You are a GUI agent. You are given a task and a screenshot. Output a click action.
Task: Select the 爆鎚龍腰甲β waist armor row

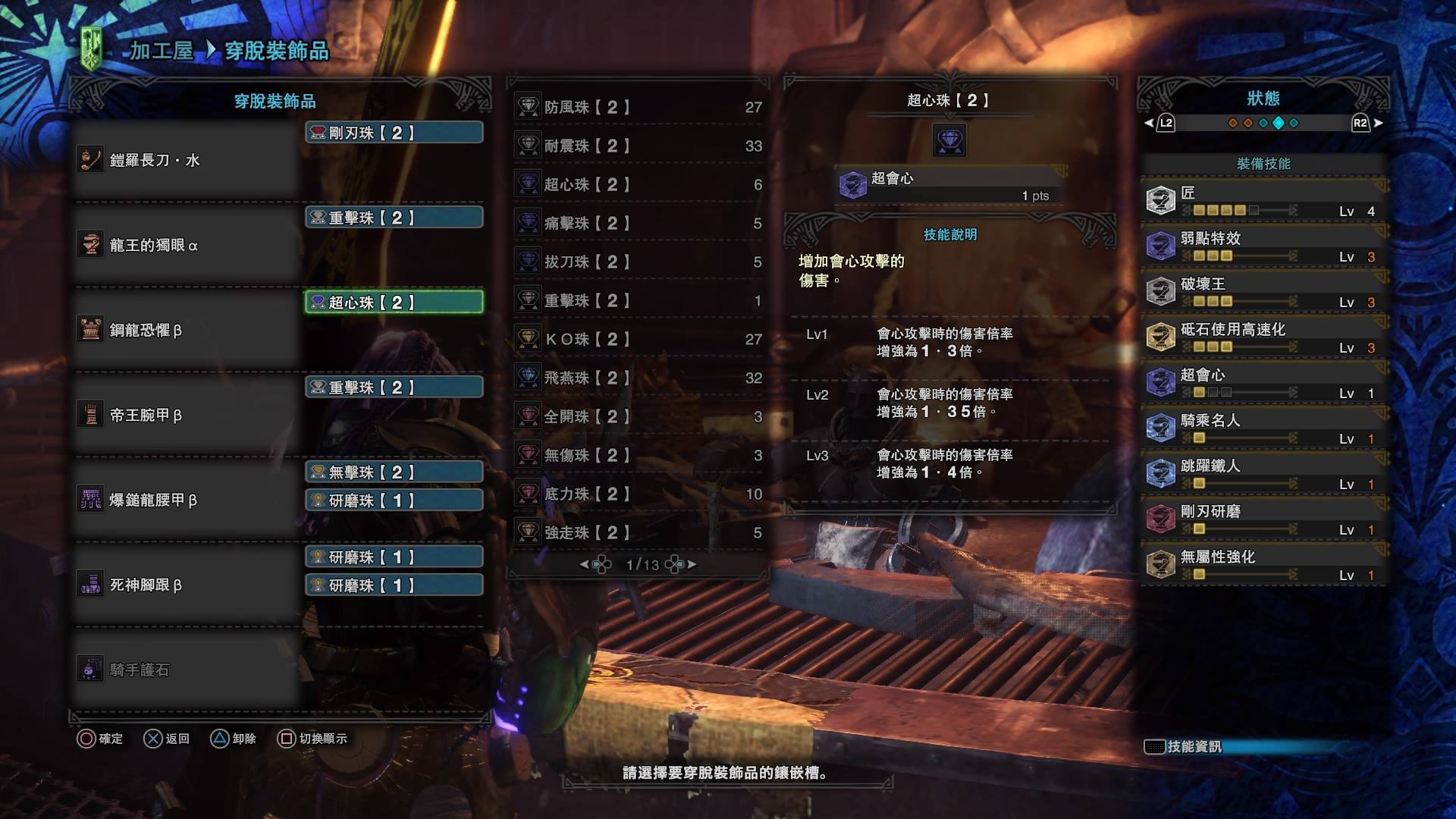click(186, 500)
